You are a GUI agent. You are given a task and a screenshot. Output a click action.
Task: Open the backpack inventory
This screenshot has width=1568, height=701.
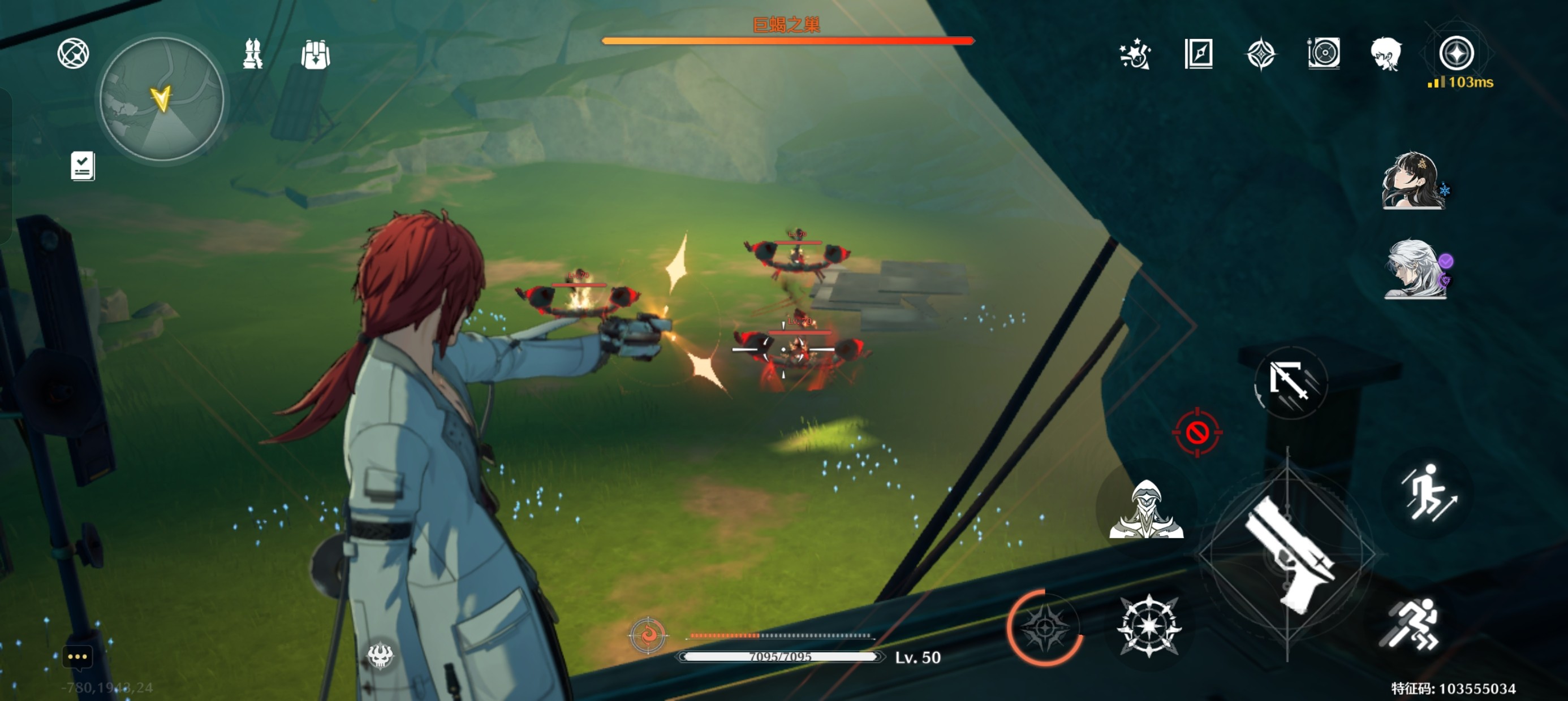[315, 55]
